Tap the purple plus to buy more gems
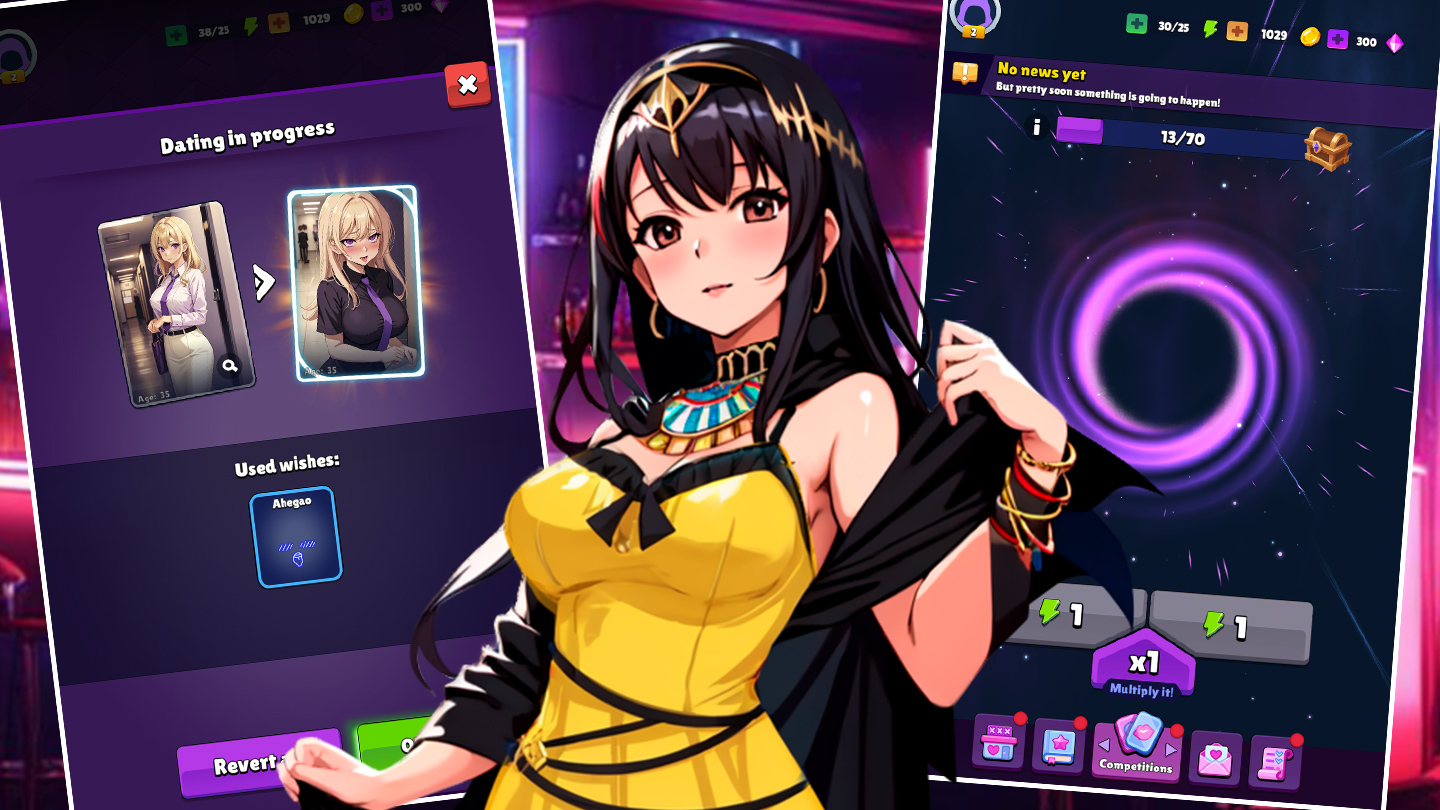1440x810 pixels. click(x=1338, y=41)
